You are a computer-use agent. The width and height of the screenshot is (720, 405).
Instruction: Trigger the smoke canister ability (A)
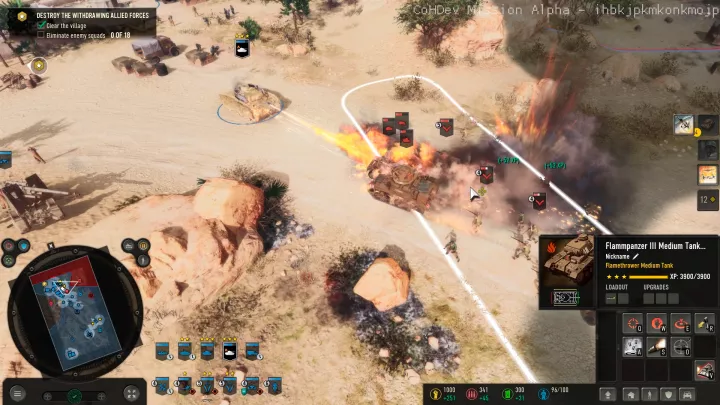tap(632, 347)
